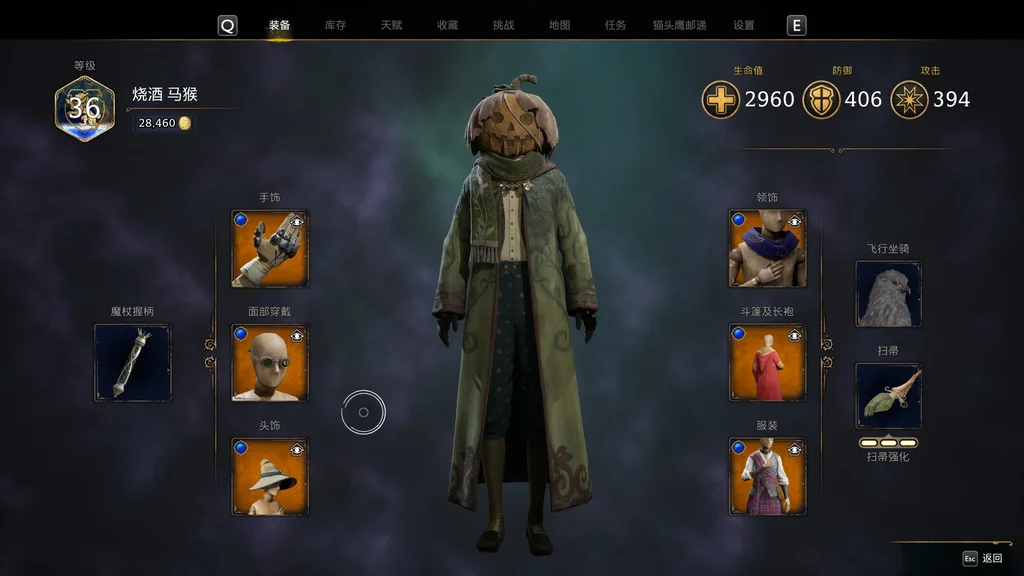Go to the 收藏 collections tab
Image resolution: width=1024 pixels, height=576 pixels.
[447, 25]
